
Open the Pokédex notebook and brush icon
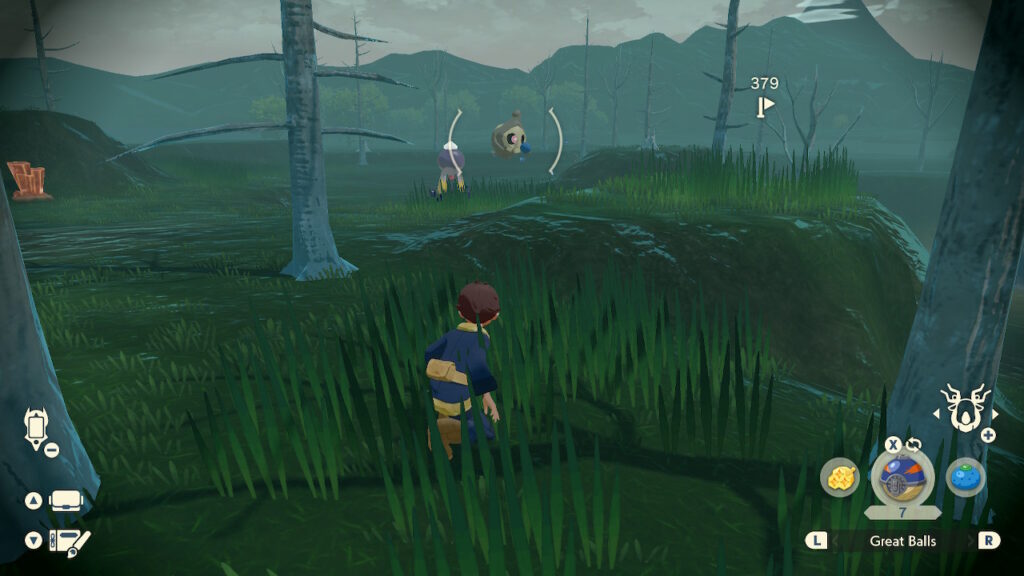tap(69, 541)
